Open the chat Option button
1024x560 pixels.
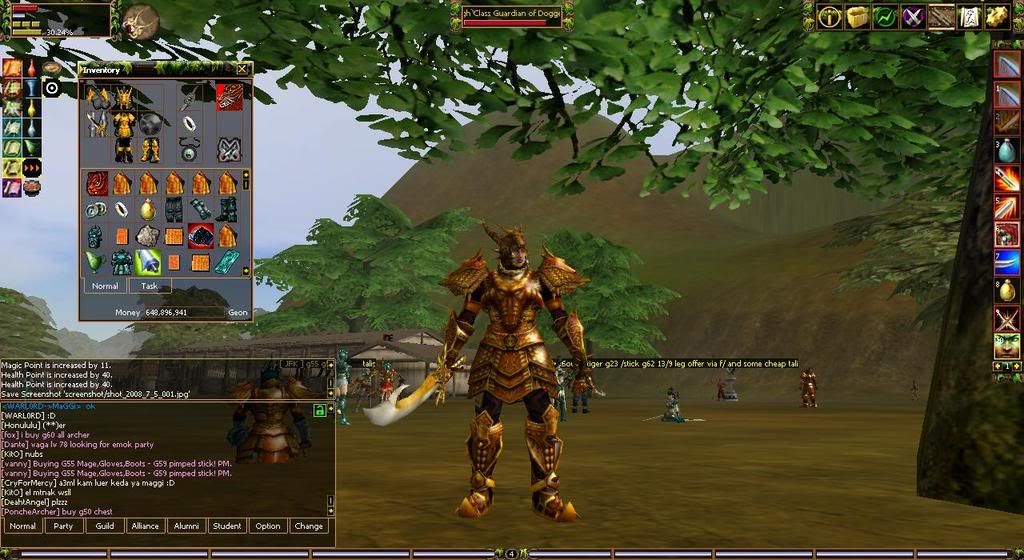(x=267, y=526)
